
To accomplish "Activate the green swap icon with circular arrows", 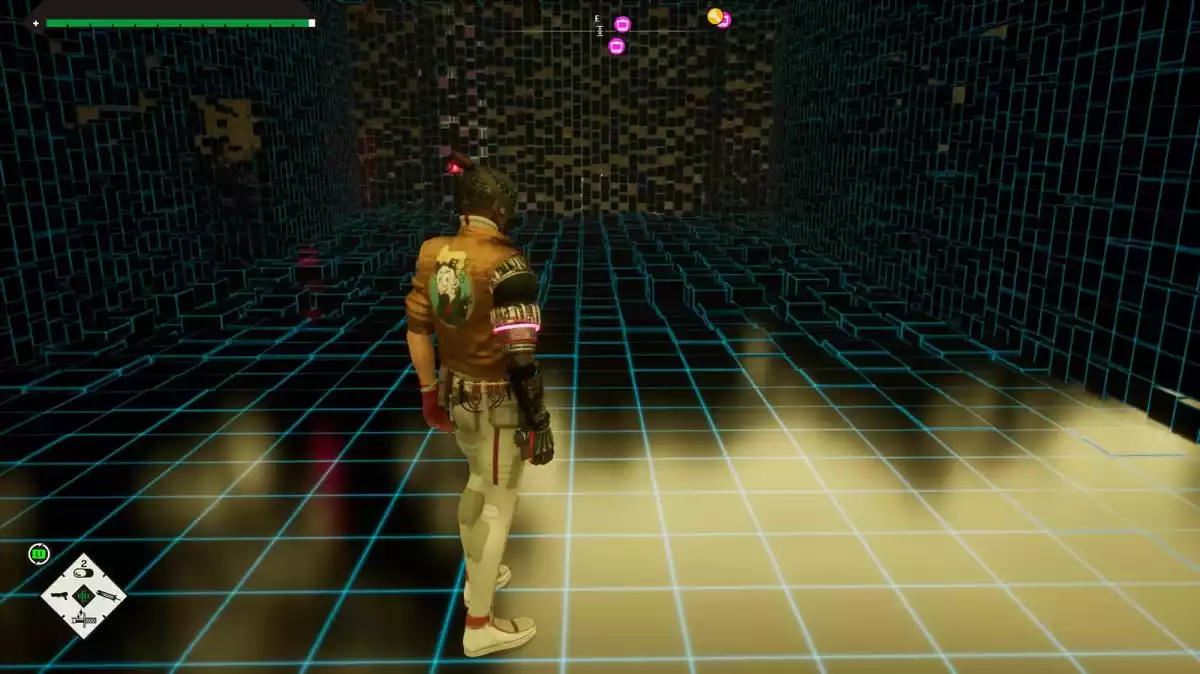I will coord(39,553).
